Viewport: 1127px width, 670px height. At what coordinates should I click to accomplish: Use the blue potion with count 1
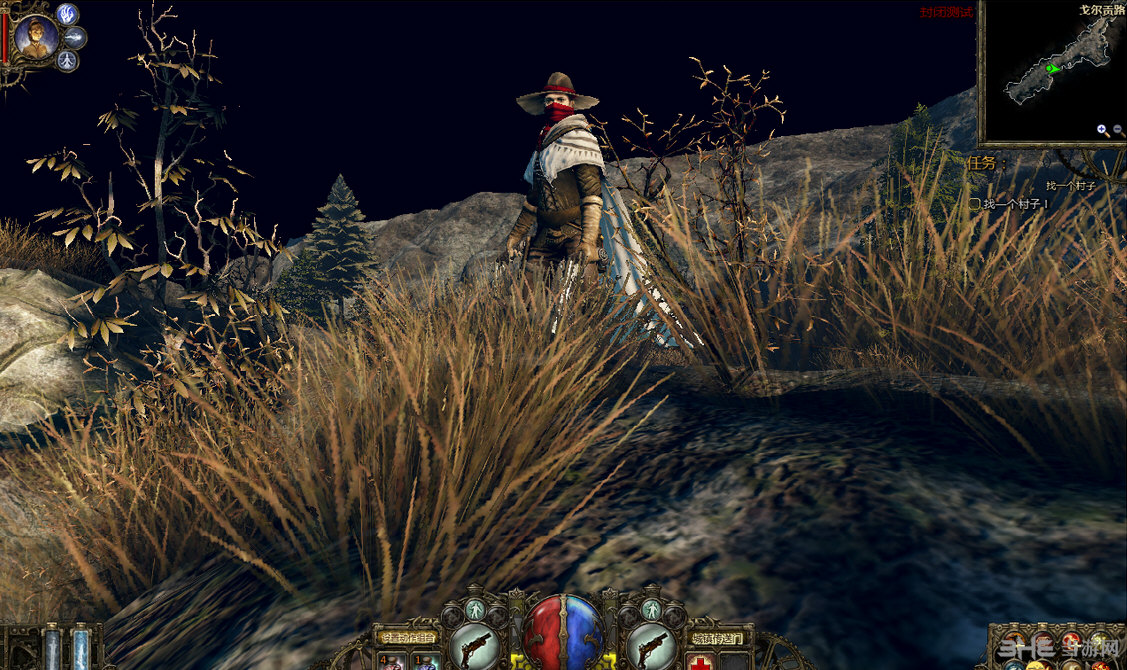(x=425, y=661)
